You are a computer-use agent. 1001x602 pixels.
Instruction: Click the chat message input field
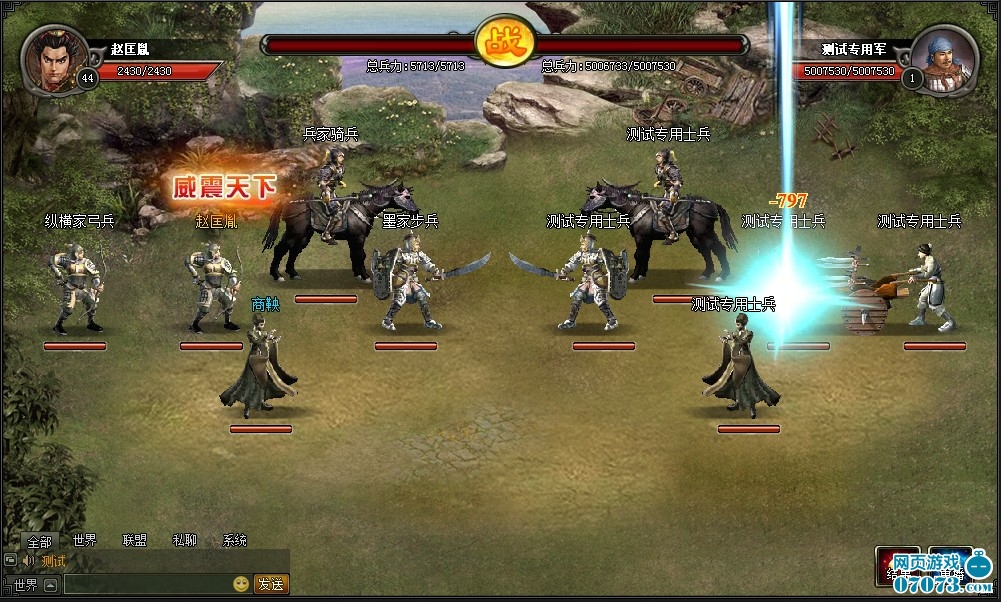pyautogui.click(x=147, y=584)
